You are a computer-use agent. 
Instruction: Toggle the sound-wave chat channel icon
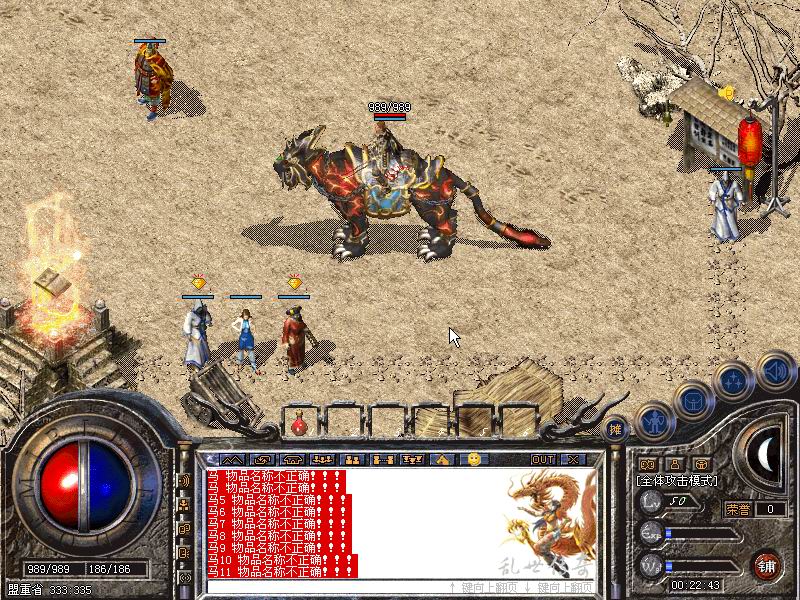tap(184, 481)
